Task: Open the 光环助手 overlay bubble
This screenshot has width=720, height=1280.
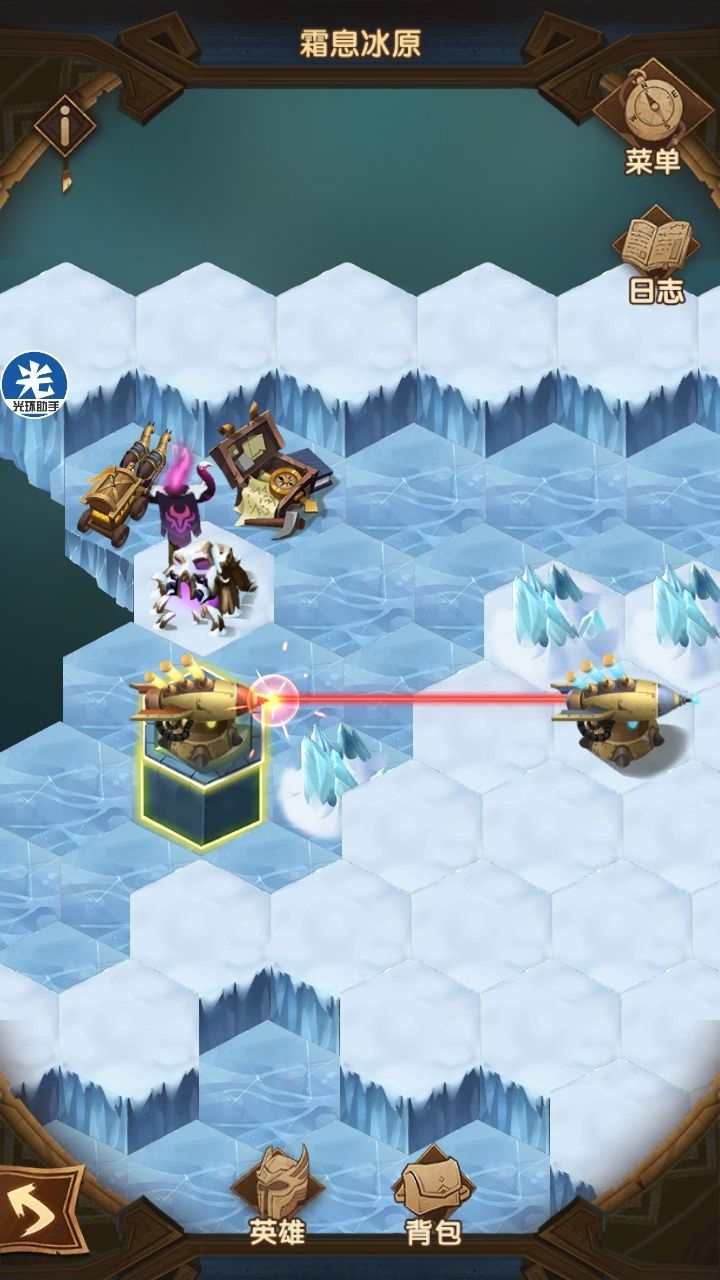Action: tap(34, 384)
